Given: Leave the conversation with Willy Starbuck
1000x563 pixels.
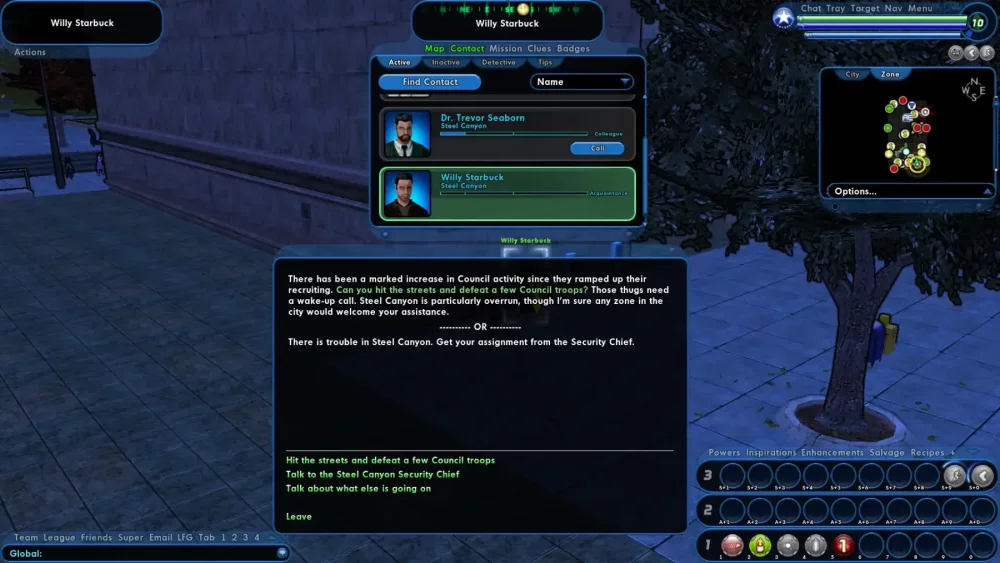Looking at the screenshot, I should coord(298,516).
